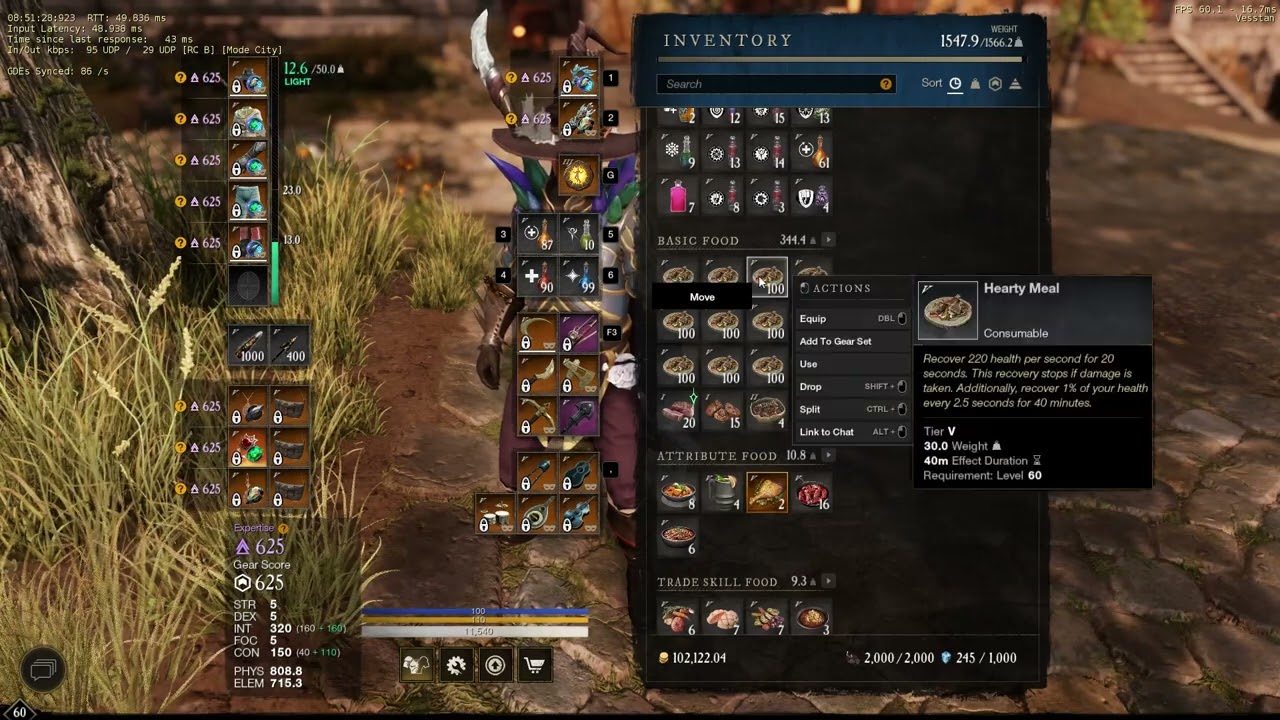1280x720 pixels.
Task: Select the guitar instrument slot
Action: coord(578,474)
